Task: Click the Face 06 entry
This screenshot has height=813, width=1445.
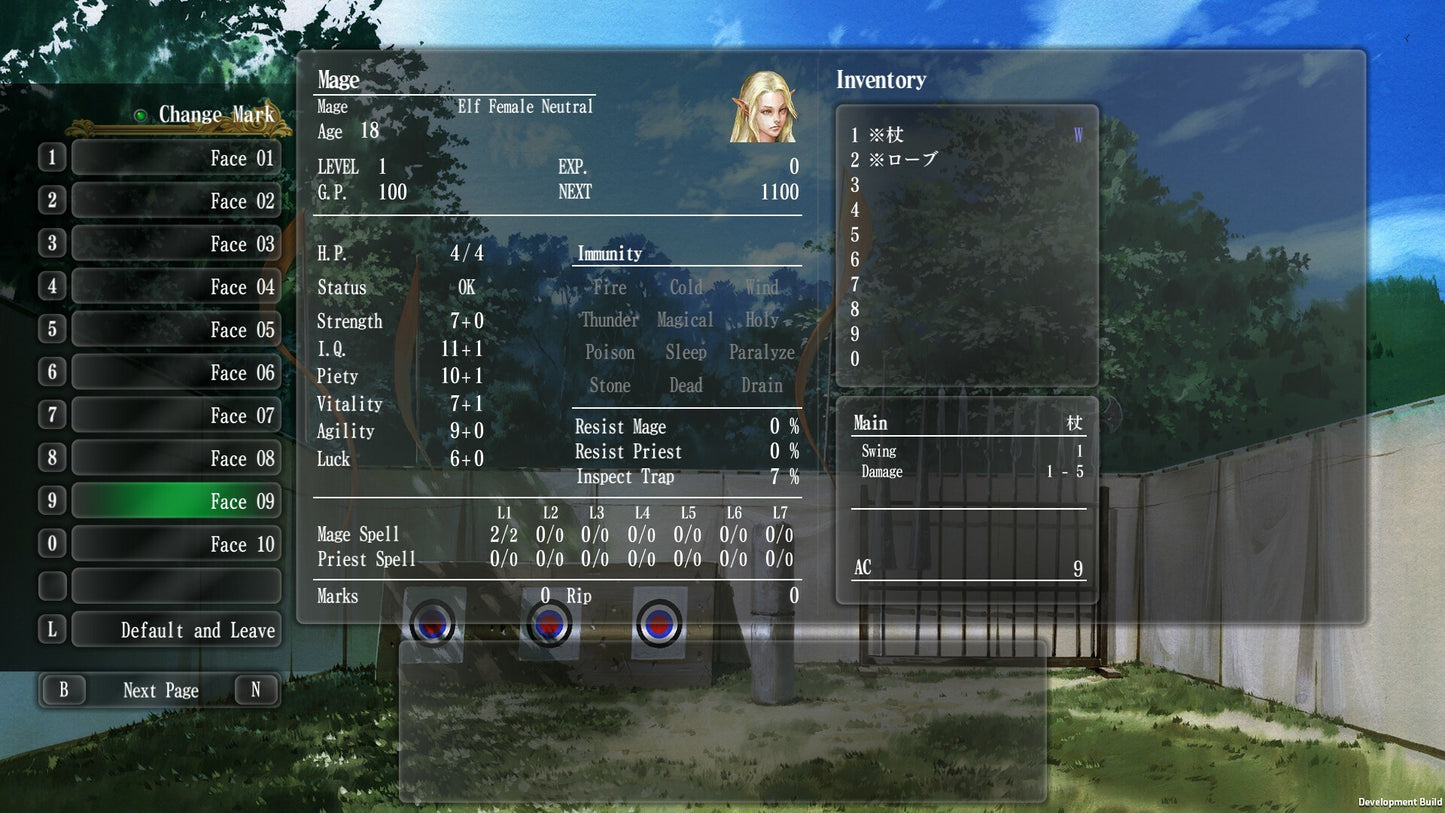Action: (176, 373)
